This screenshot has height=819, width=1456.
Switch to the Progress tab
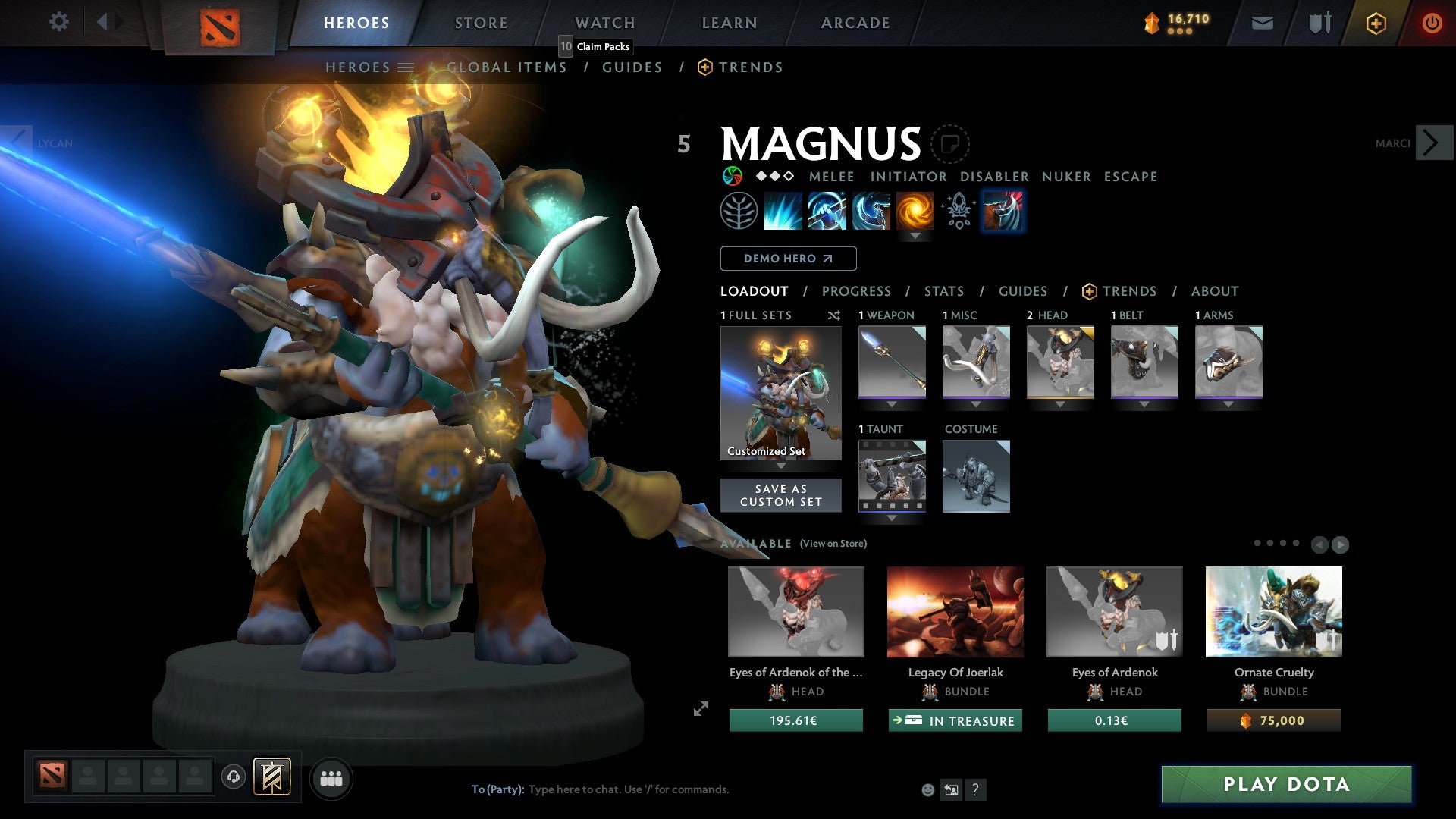(857, 291)
